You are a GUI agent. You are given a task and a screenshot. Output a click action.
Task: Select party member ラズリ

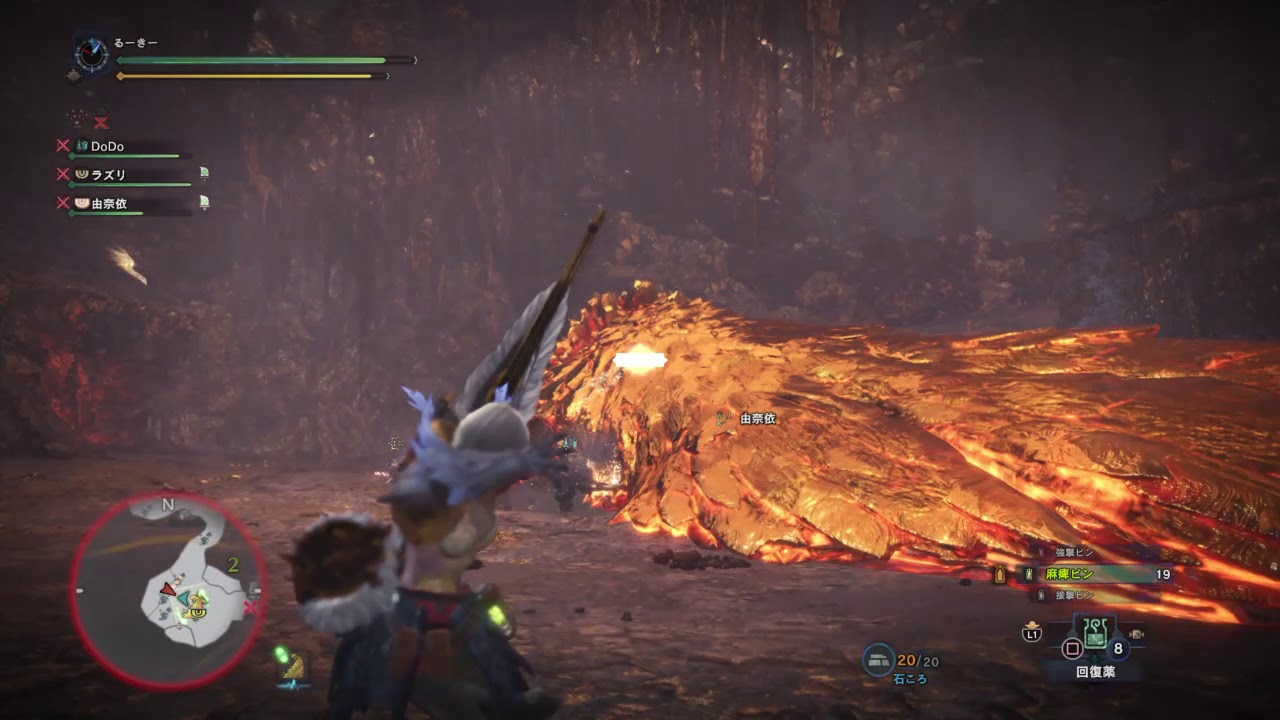click(108, 174)
